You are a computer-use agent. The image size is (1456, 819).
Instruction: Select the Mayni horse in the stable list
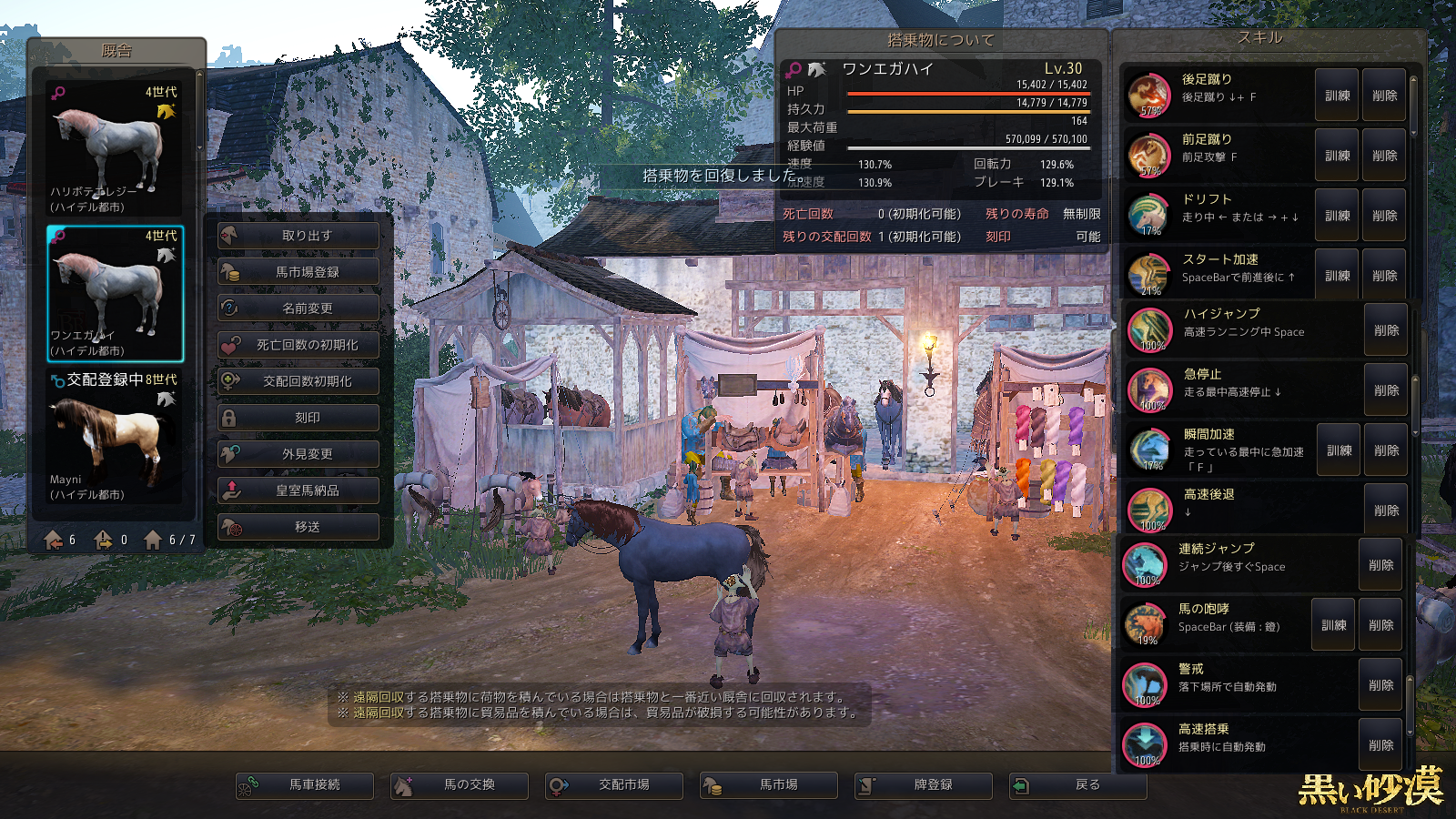[115, 441]
